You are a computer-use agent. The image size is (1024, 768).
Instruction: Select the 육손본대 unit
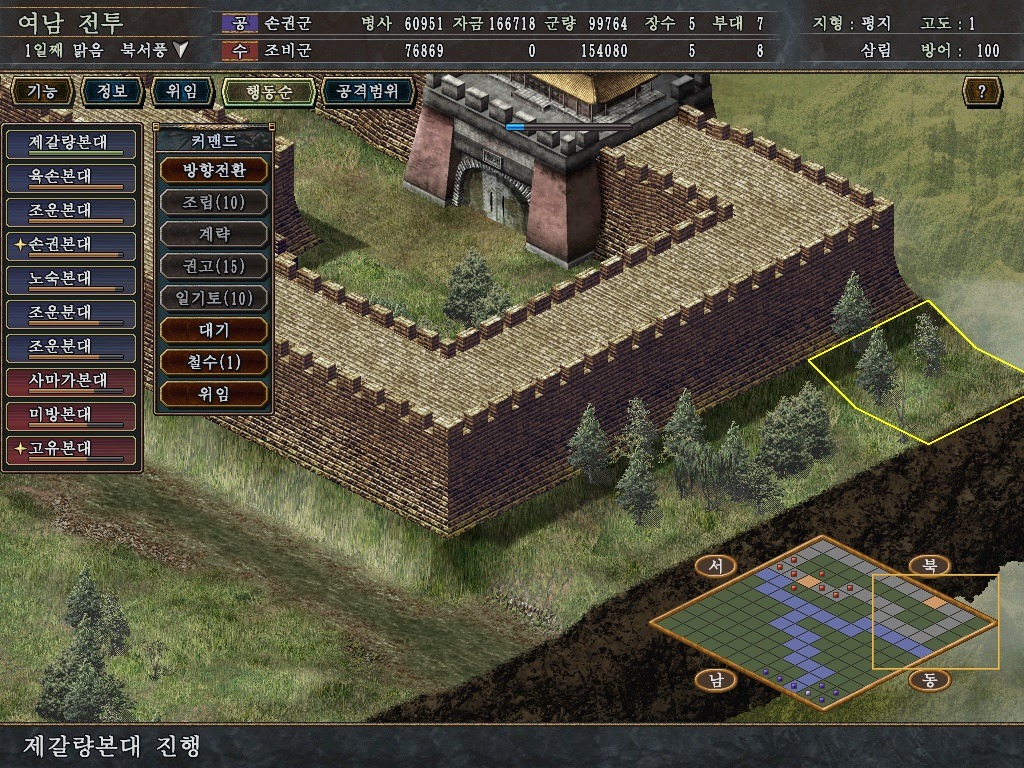pos(70,176)
